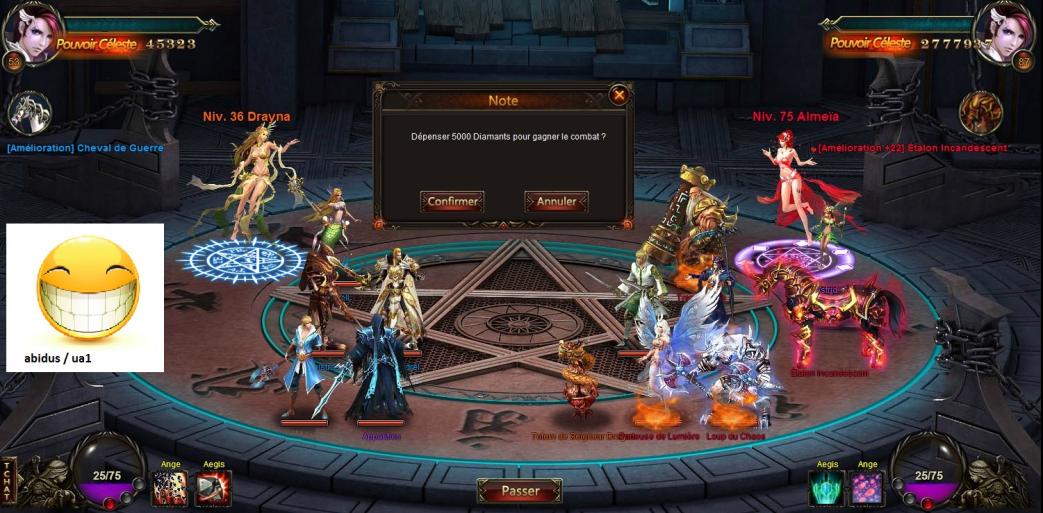Open the TCHAT panel
Screen dimensions: 1043x513
8,482
